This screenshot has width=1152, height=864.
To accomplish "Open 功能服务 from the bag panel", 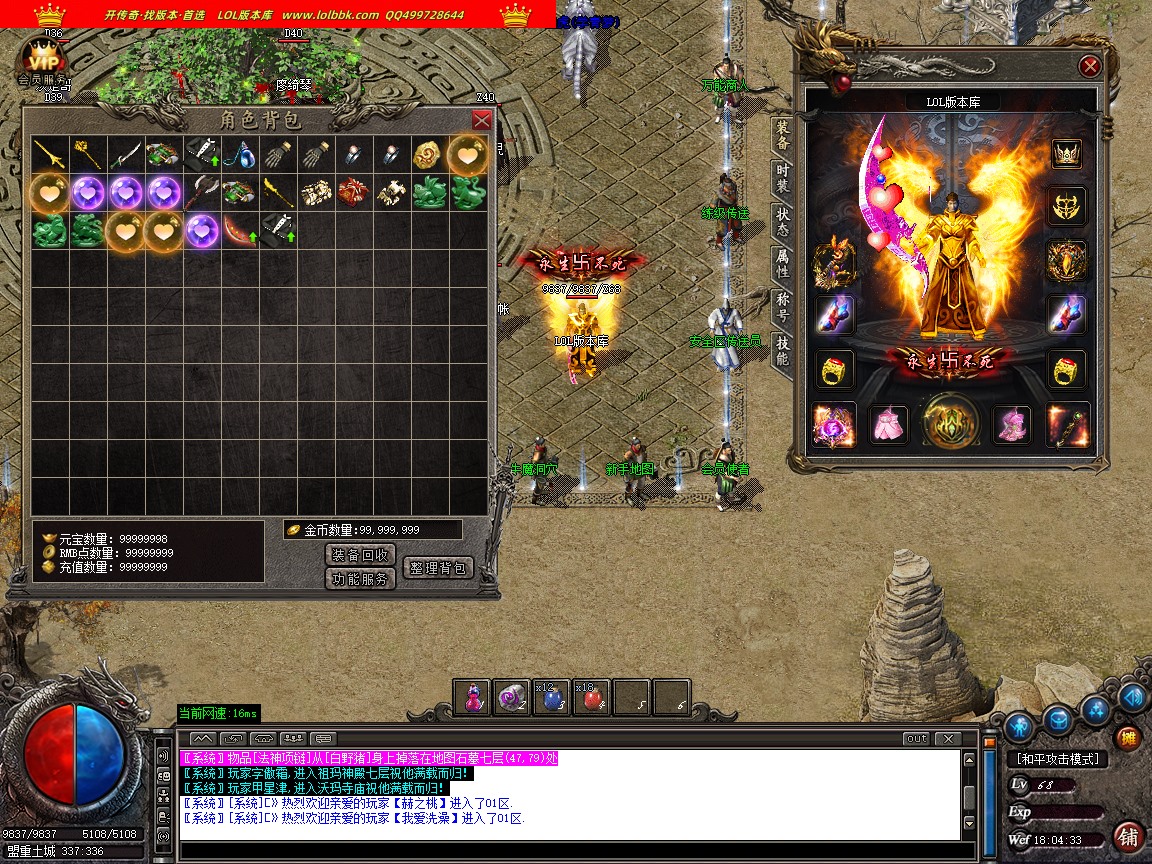I will (x=360, y=579).
